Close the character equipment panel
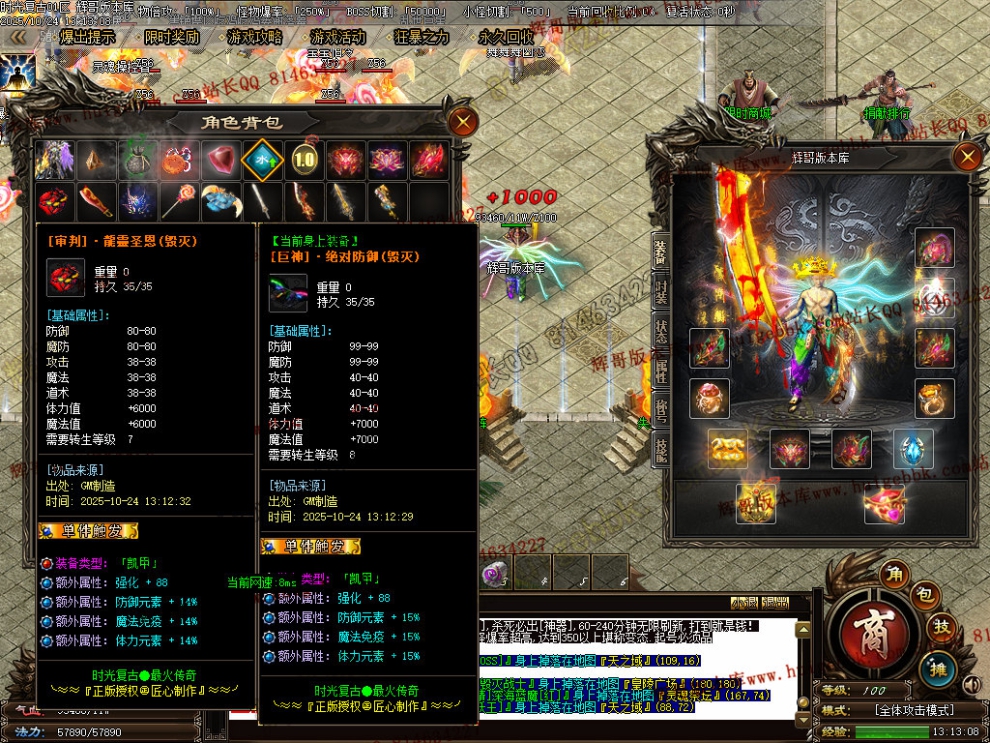The height and width of the screenshot is (743, 990). (x=966, y=157)
